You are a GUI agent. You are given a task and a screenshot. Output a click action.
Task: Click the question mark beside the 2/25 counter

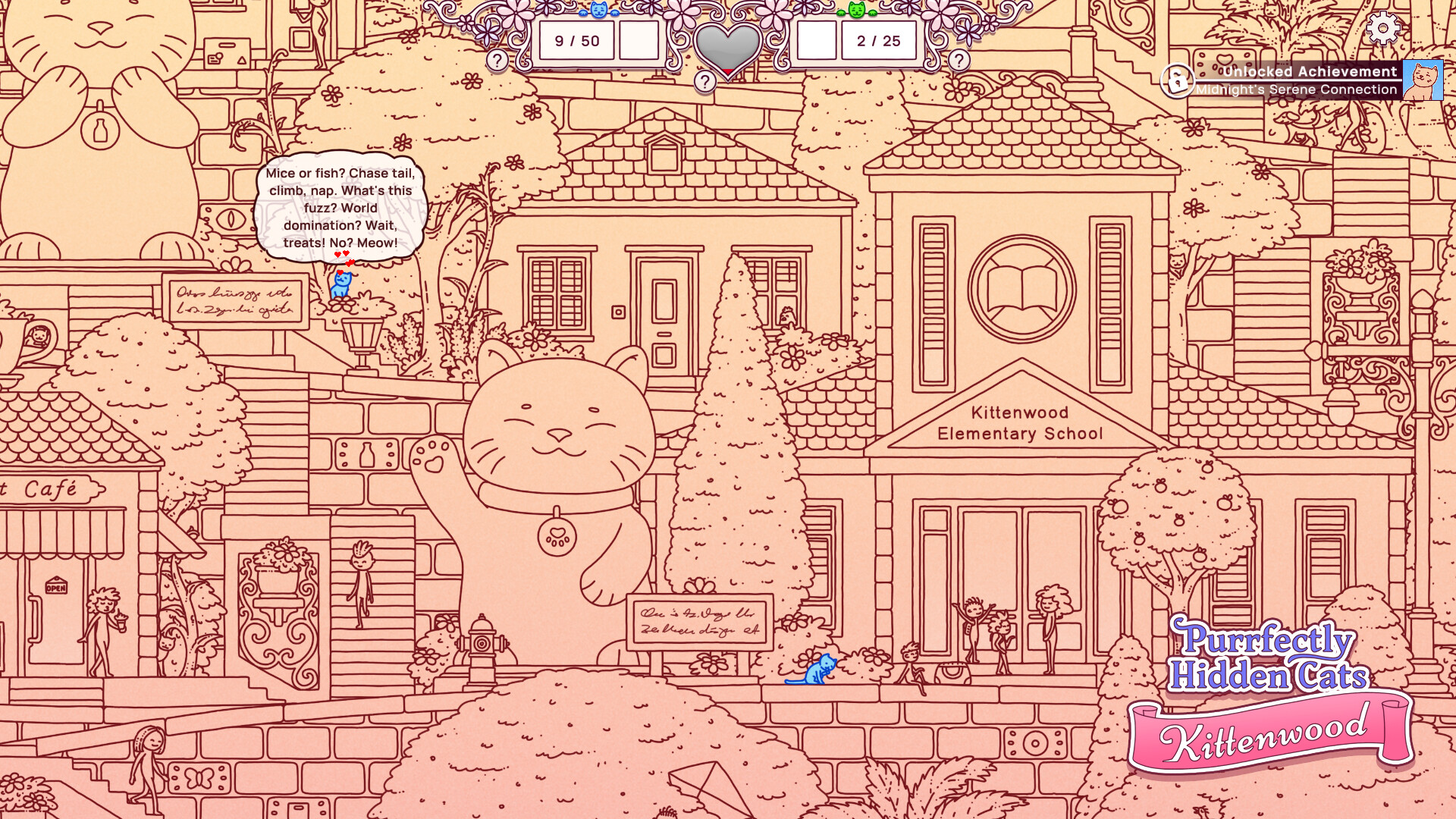click(960, 58)
